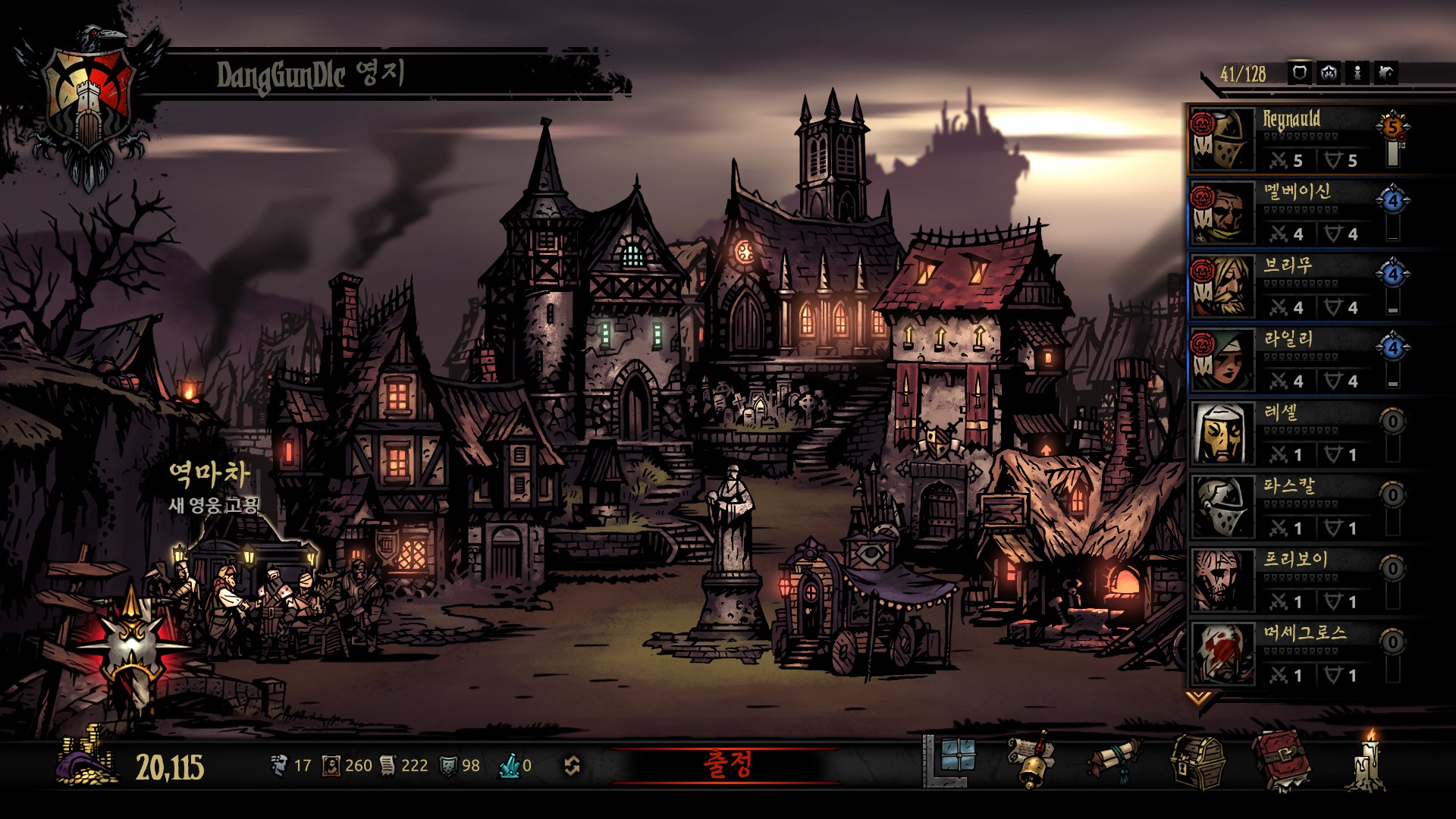Open the treasure chest trinket inventory
The height and width of the screenshot is (819, 1456).
point(1197,761)
